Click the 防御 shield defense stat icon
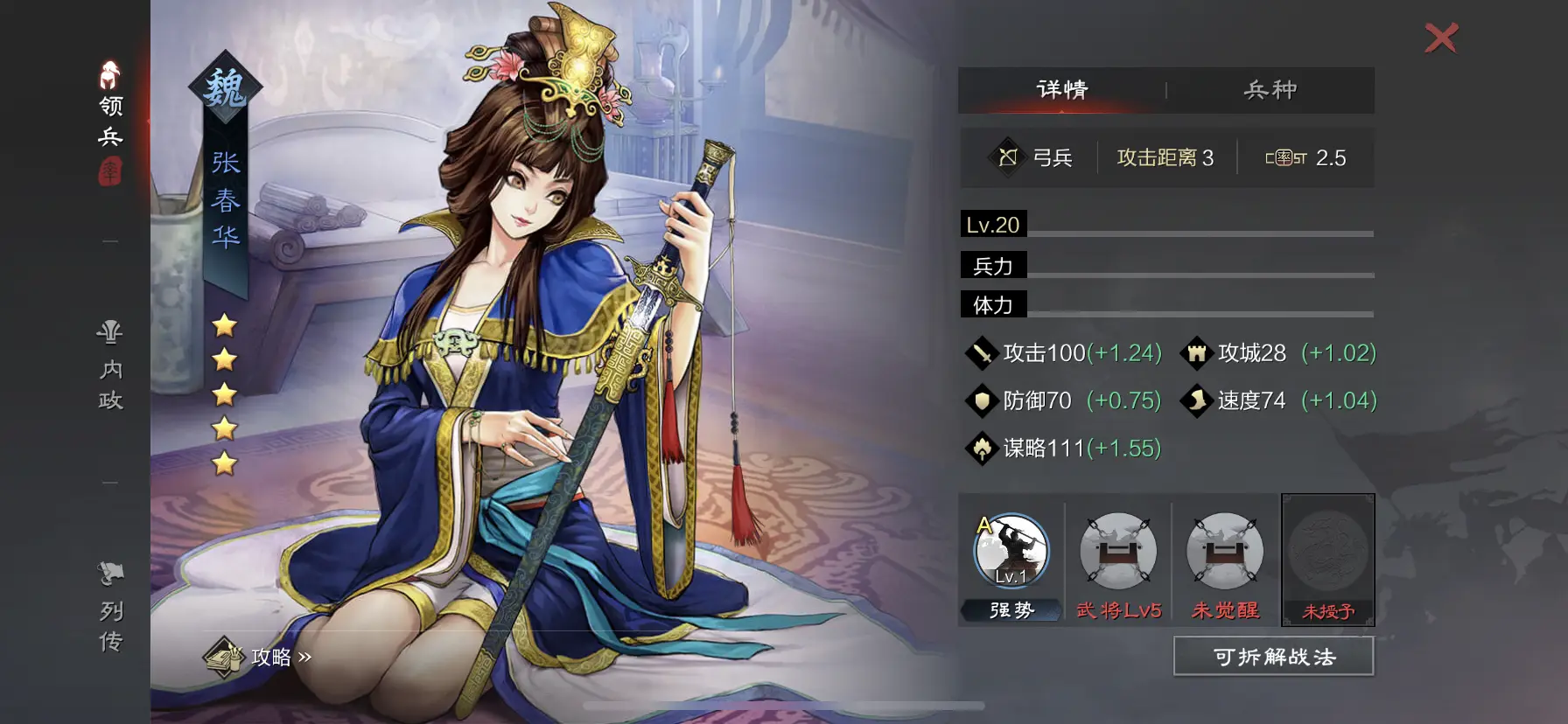 coord(983,400)
